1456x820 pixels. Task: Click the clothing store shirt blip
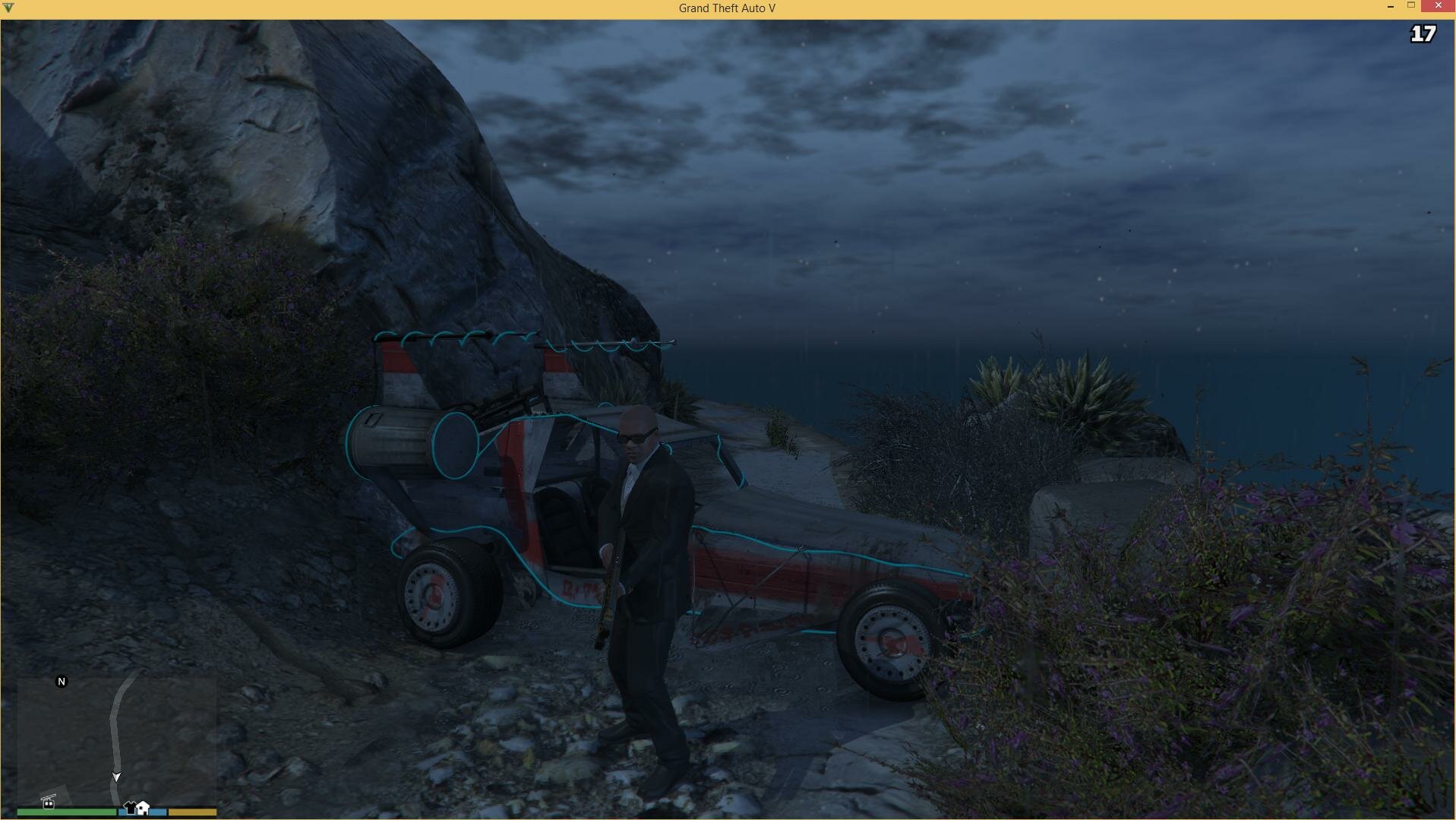130,807
